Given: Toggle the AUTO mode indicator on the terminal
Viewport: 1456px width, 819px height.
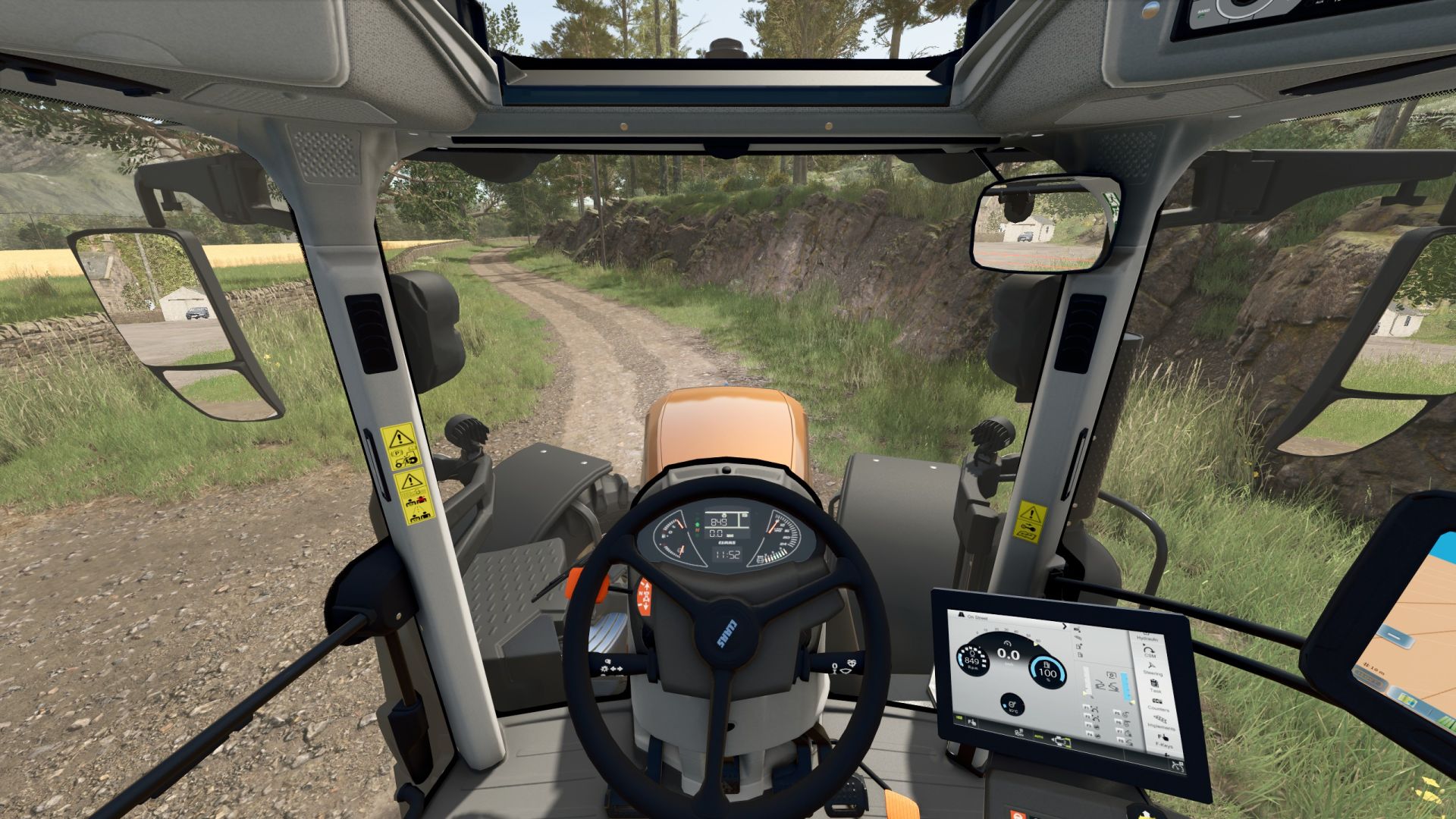Looking at the screenshot, I should (x=1038, y=737).
